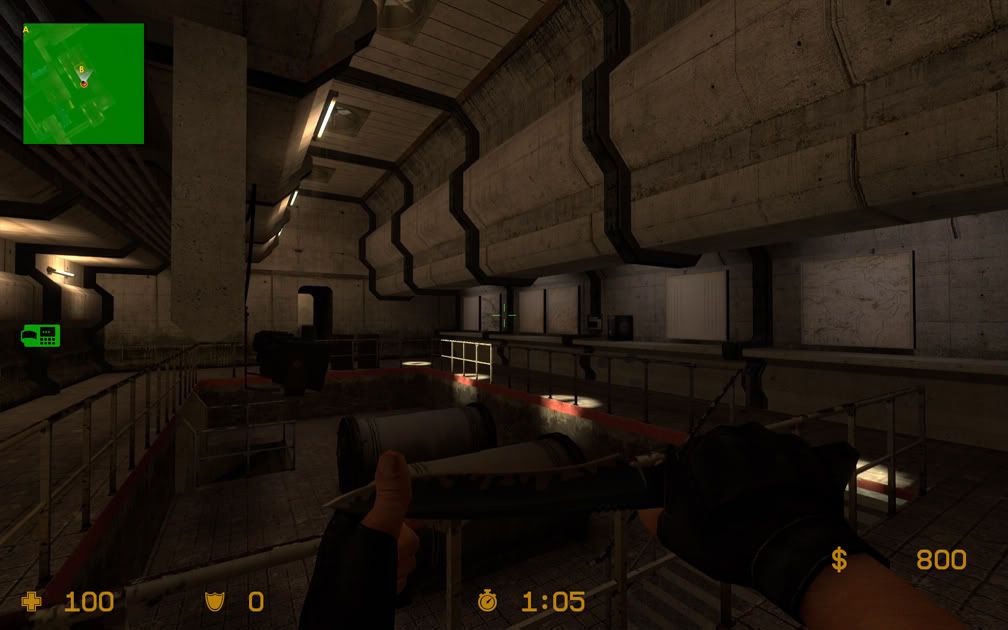Select the buy zone icon

click(x=40, y=336)
